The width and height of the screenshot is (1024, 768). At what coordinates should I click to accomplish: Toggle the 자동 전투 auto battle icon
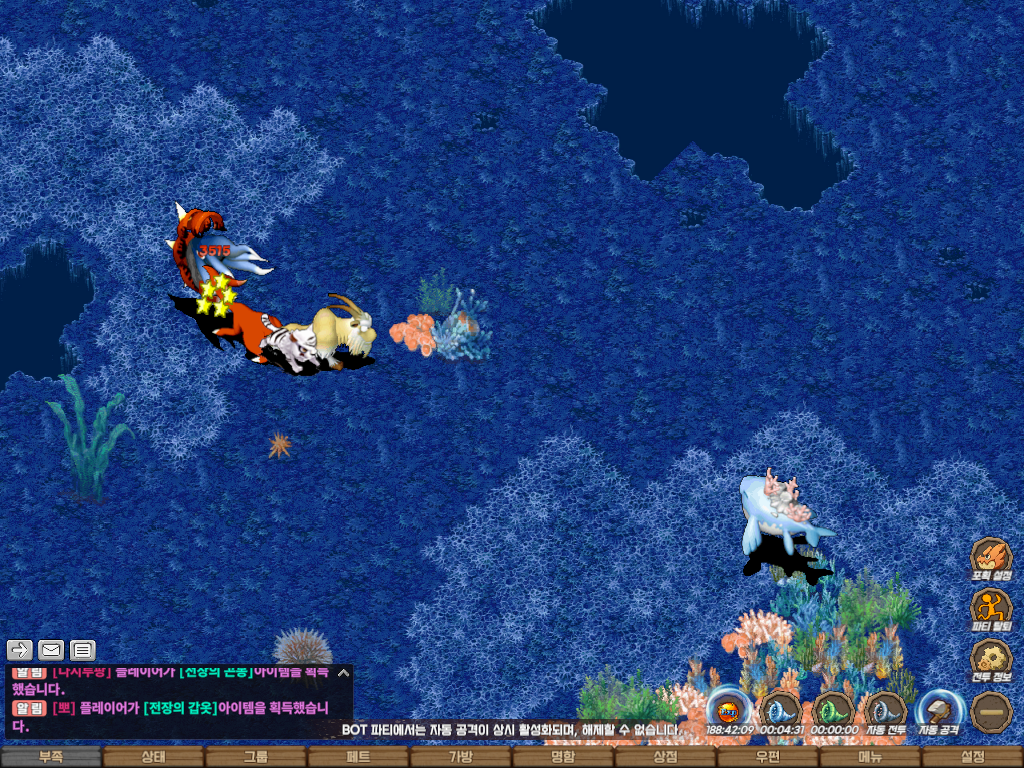pos(885,710)
